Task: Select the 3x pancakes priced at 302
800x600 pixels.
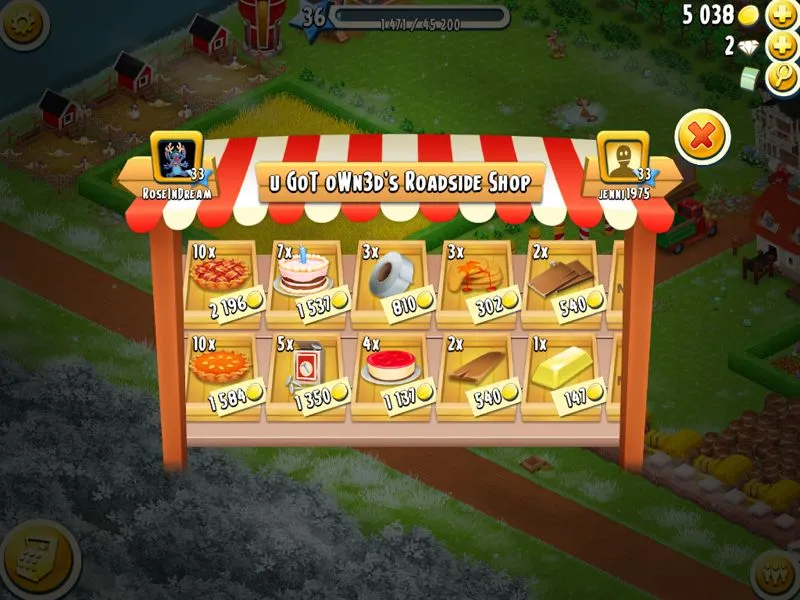Action: (475, 282)
